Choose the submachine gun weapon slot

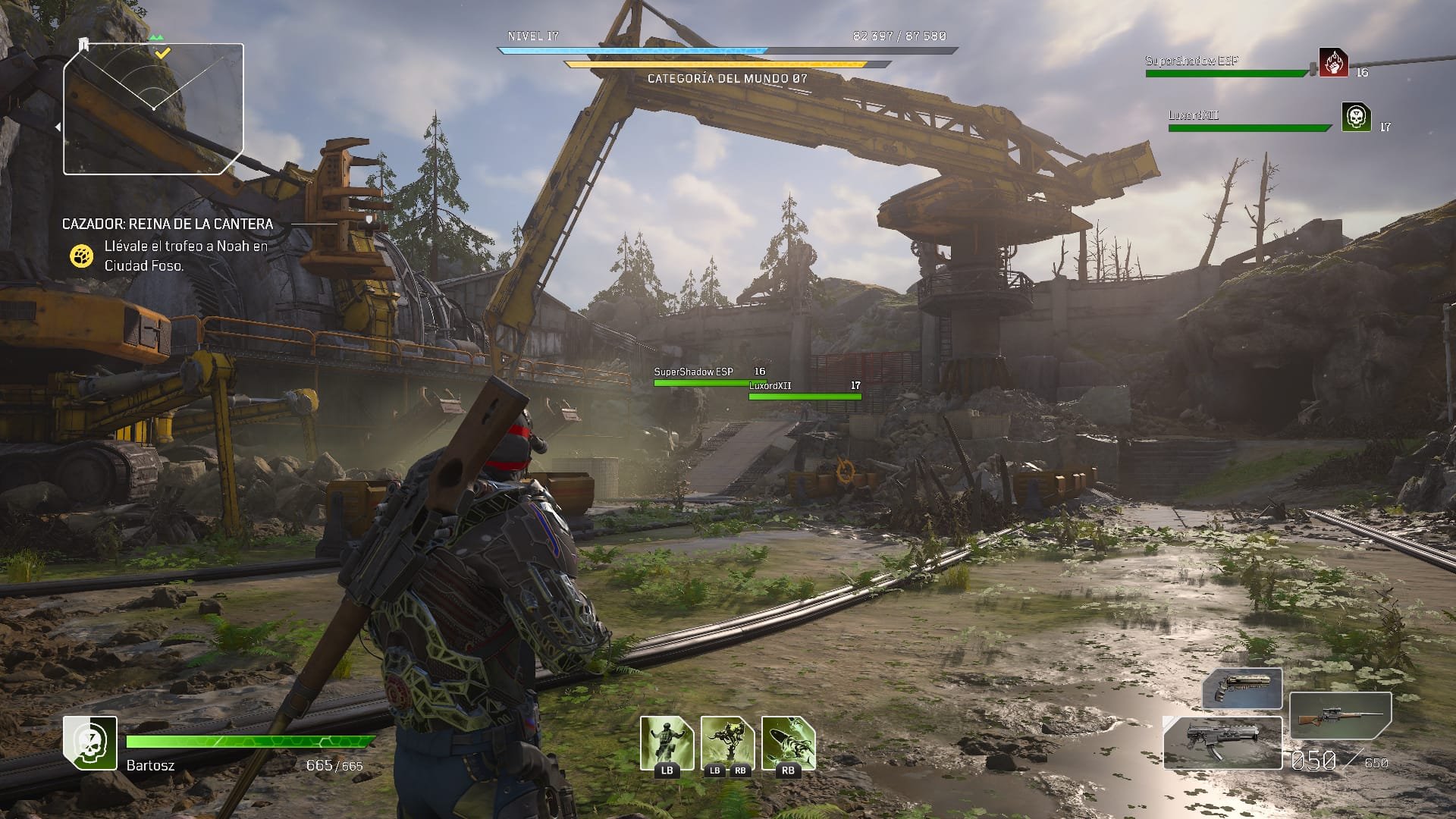coord(1222,742)
